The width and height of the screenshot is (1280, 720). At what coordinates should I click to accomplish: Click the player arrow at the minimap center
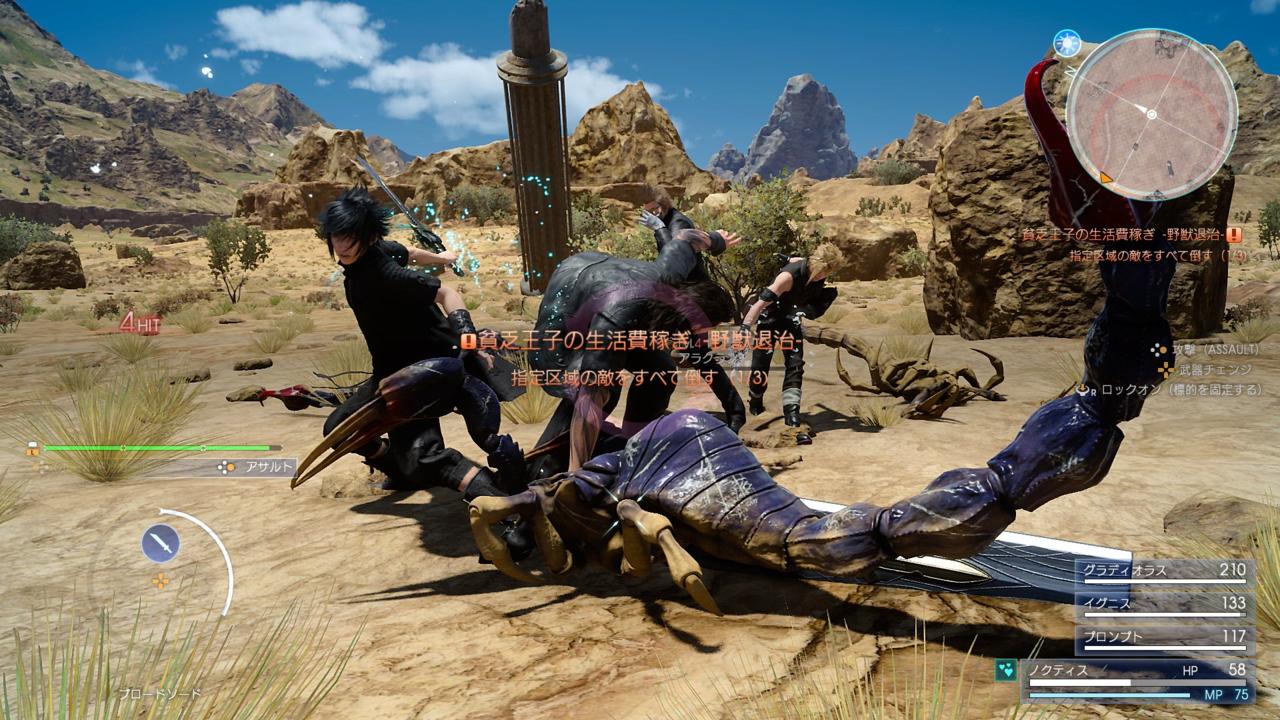point(1151,114)
